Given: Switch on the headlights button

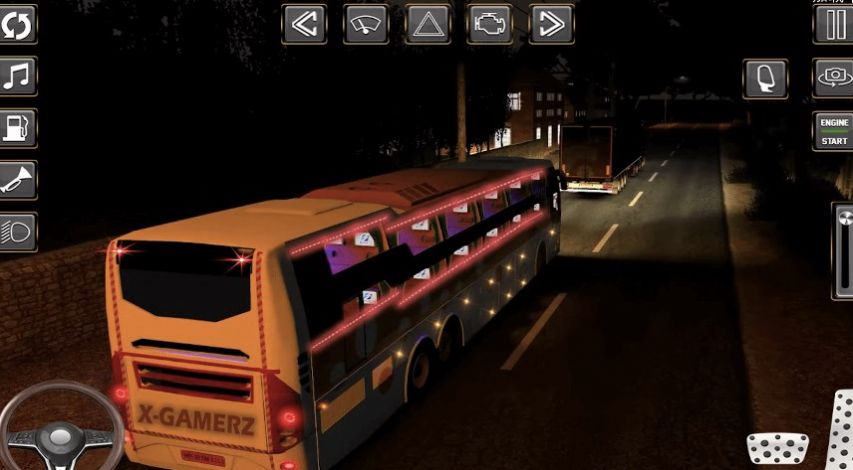Looking at the screenshot, I should click(x=18, y=232).
